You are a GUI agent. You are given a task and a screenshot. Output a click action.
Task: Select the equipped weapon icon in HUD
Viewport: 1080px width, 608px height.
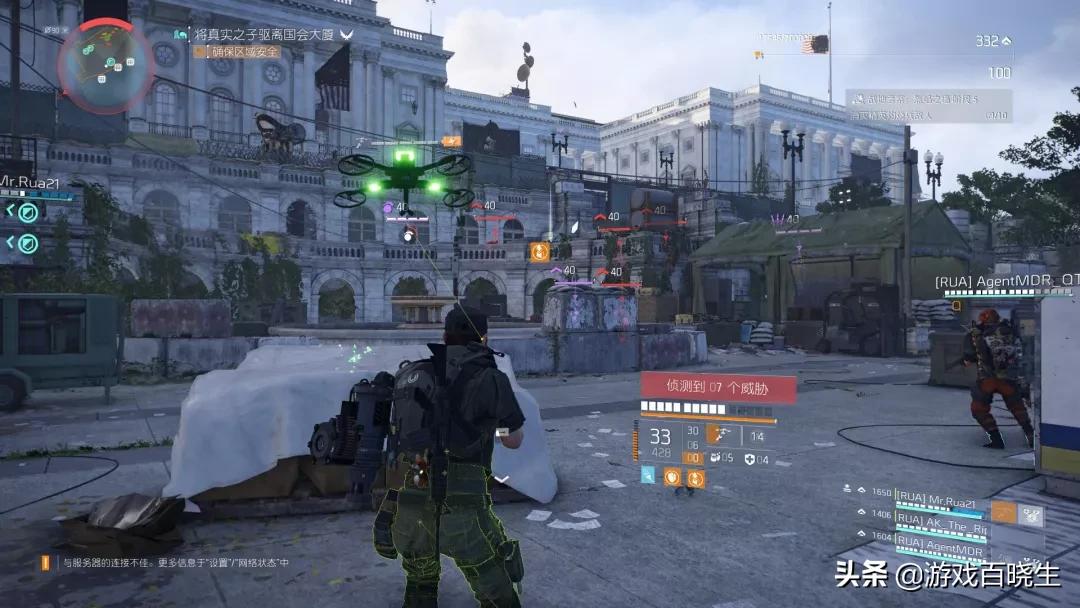point(719,434)
